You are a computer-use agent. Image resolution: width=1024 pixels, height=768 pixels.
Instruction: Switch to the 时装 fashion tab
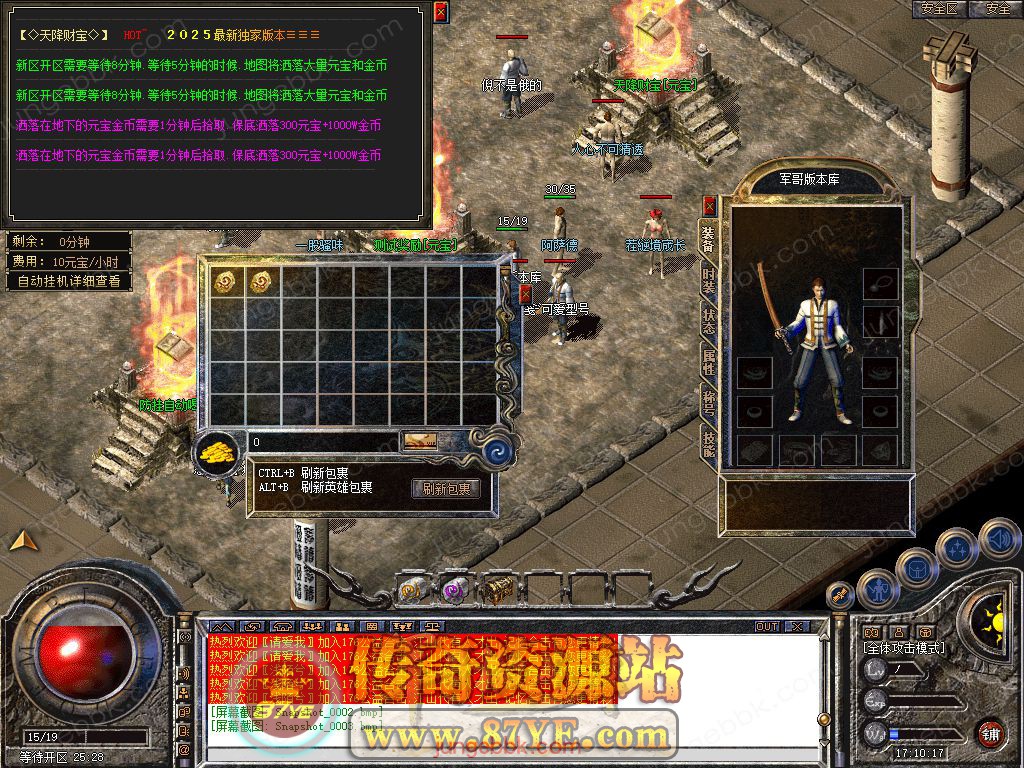click(709, 282)
